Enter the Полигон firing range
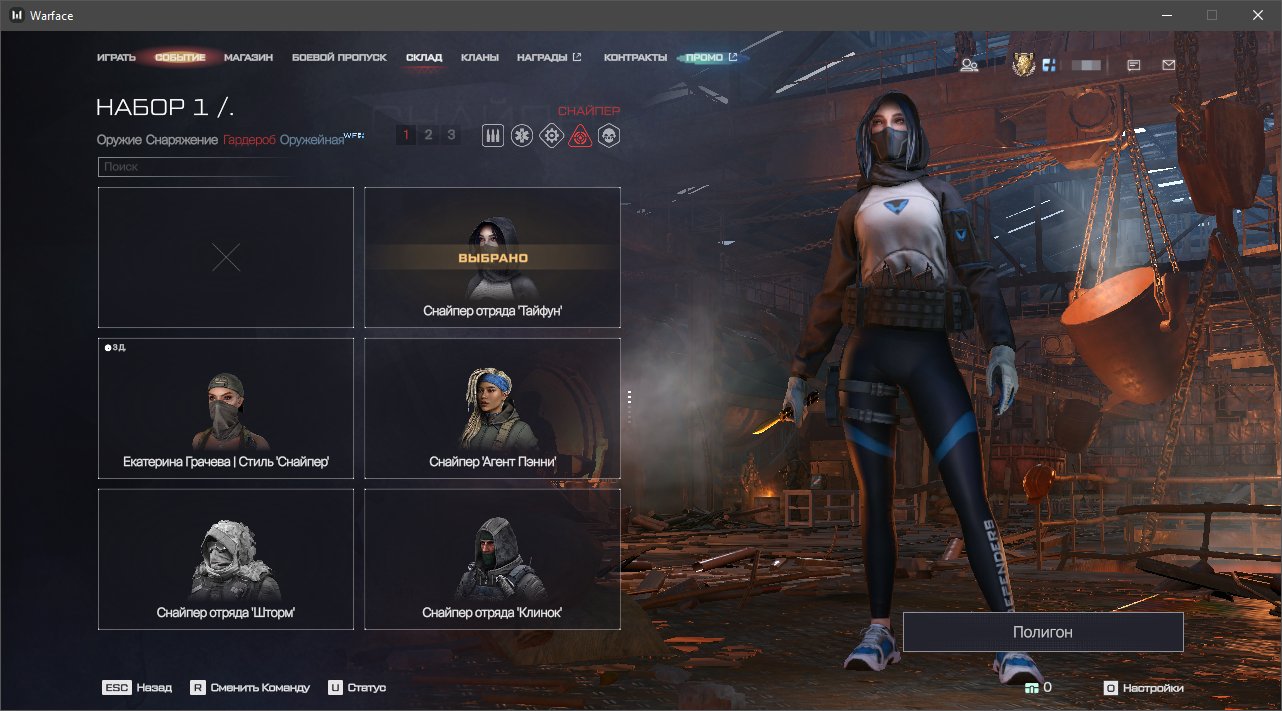Screen dimensions: 1282x711 1042,632
